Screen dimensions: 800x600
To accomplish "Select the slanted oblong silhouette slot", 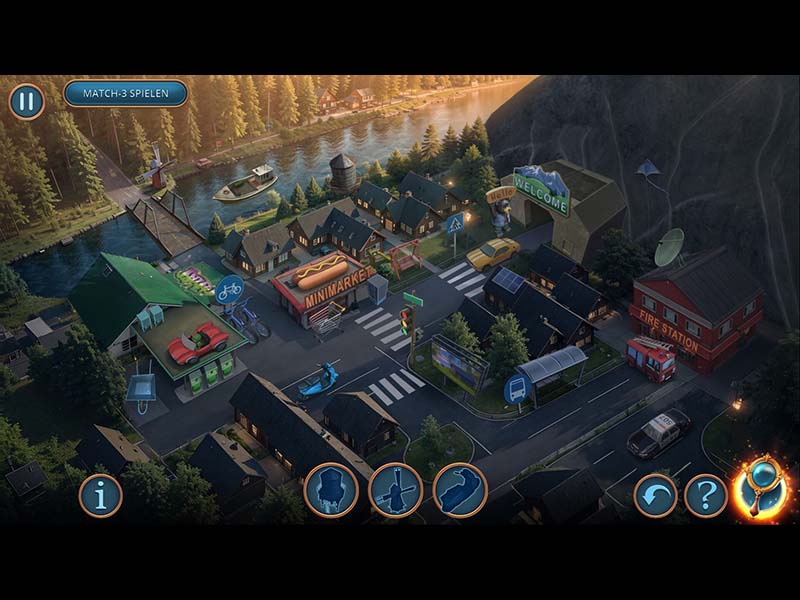I will pos(460,490).
